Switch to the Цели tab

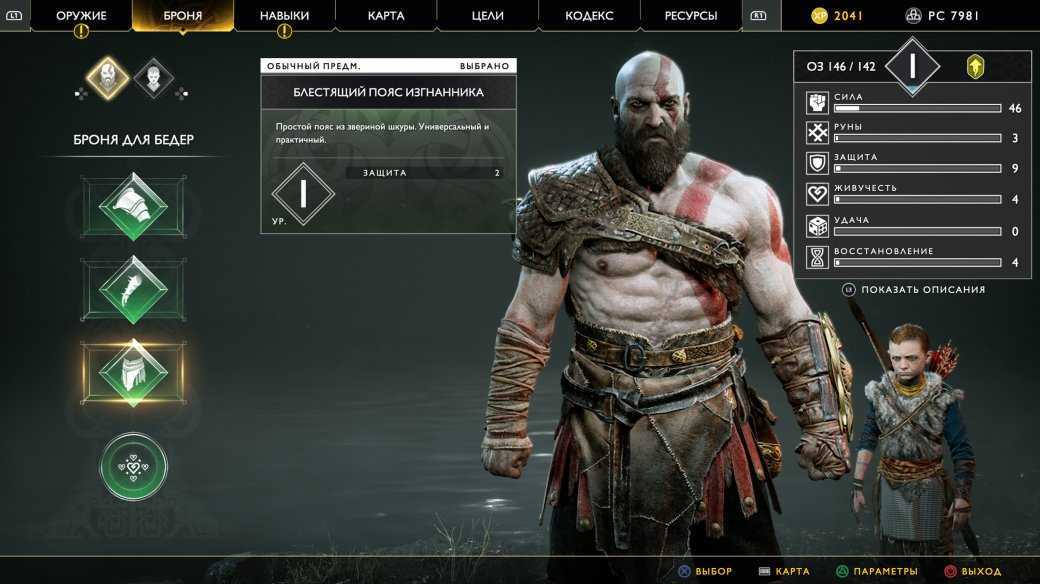tap(487, 16)
